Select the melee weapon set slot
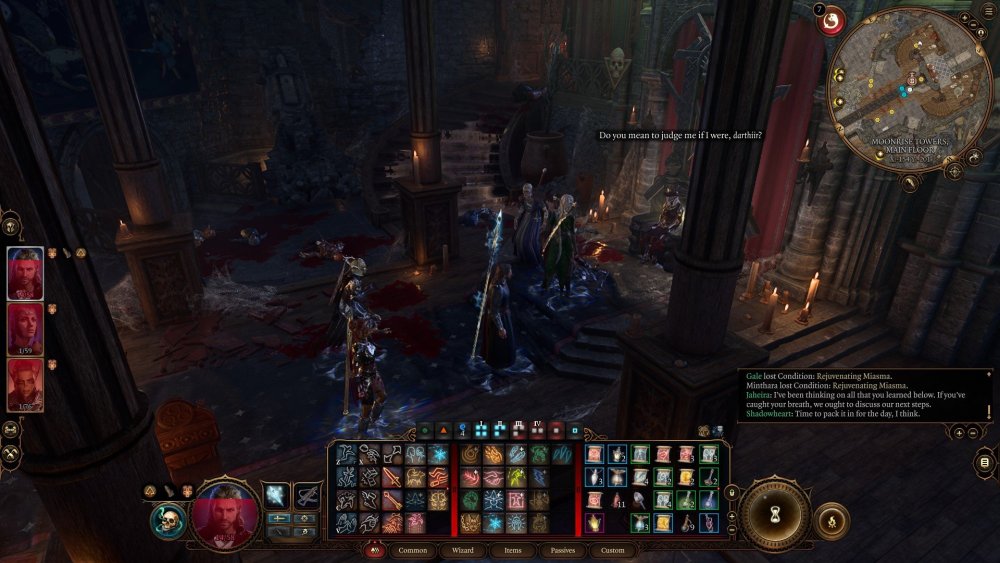Viewport: 1000px width, 563px height. [x=277, y=494]
